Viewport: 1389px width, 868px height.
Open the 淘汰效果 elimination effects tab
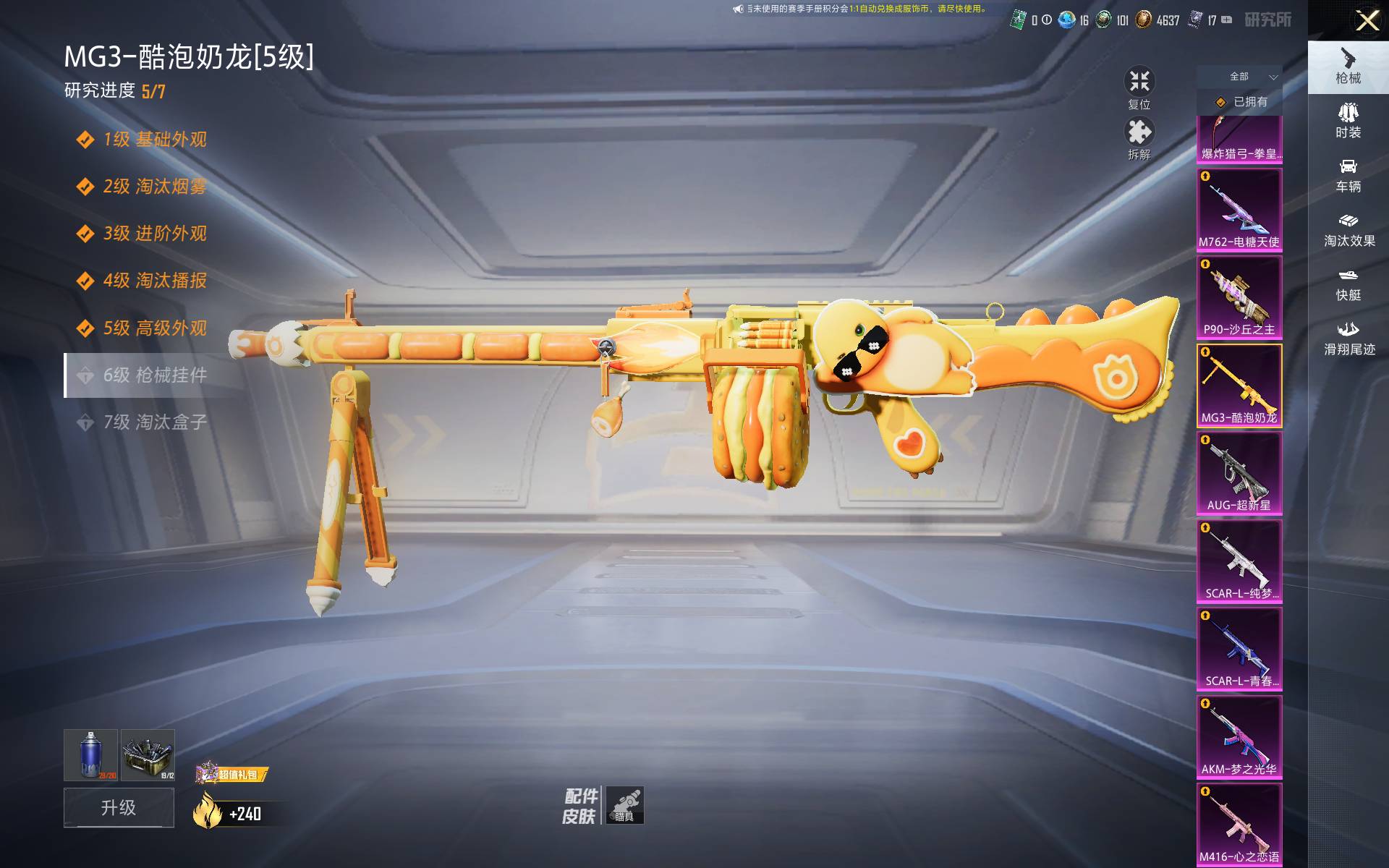coord(1348,230)
